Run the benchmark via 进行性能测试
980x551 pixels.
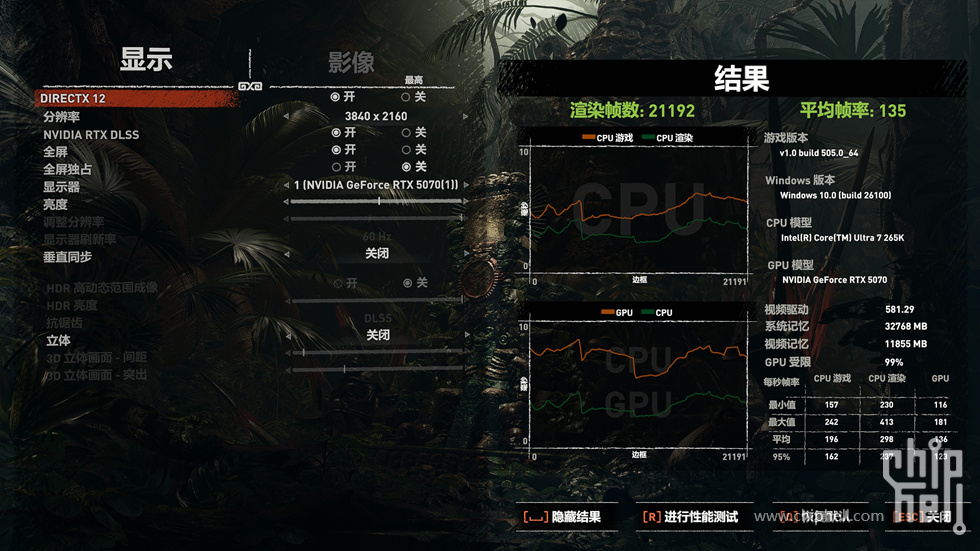point(690,517)
